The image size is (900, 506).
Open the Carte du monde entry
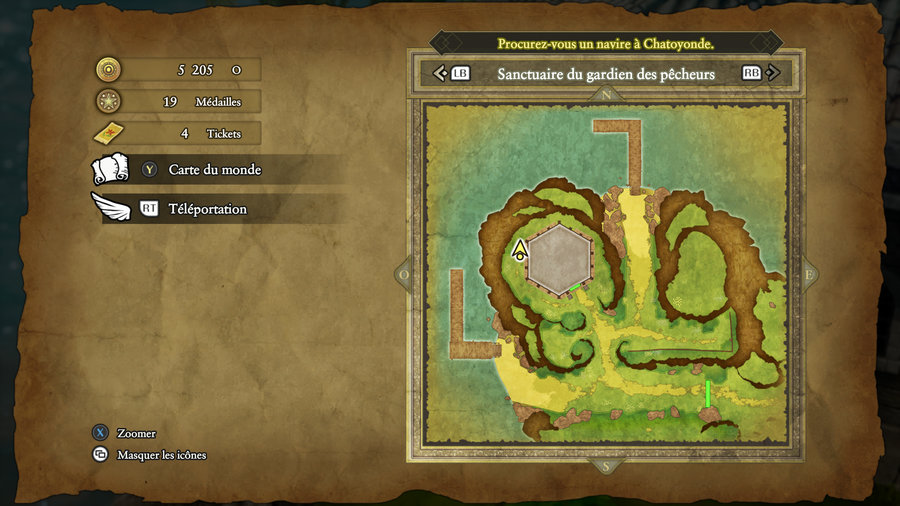214,170
